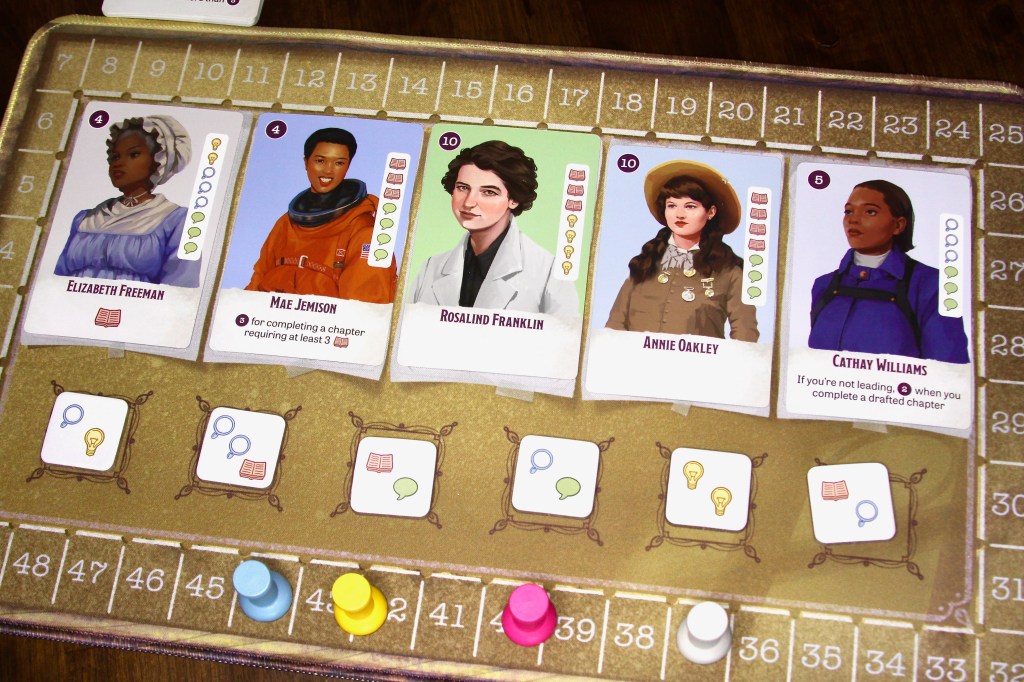Select the single book and magnifier tile

click(x=850, y=503)
